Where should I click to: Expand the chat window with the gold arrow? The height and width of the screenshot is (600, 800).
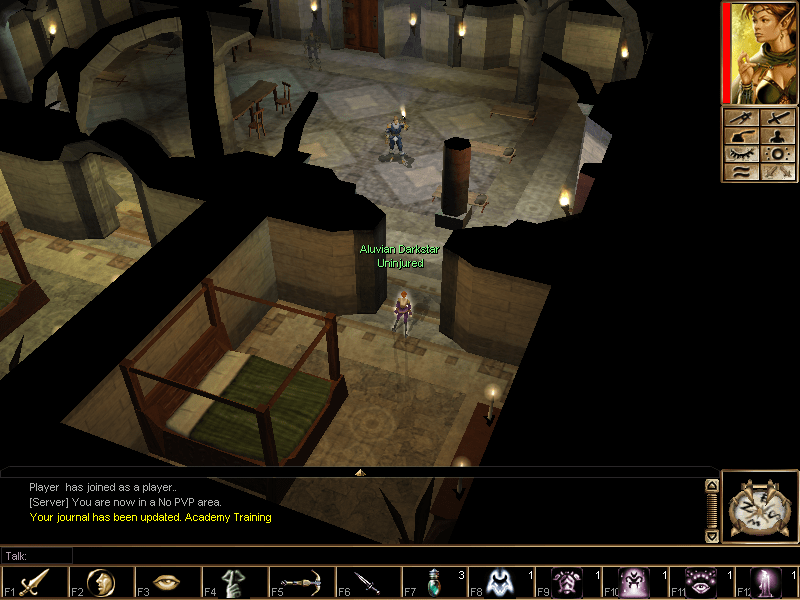[x=360, y=471]
